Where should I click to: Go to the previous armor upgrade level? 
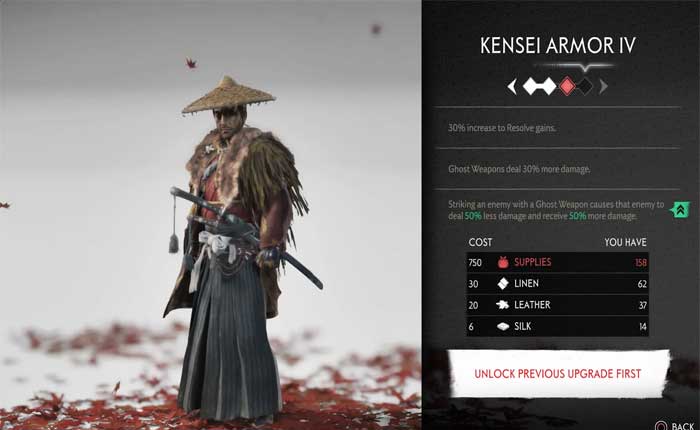[x=512, y=87]
